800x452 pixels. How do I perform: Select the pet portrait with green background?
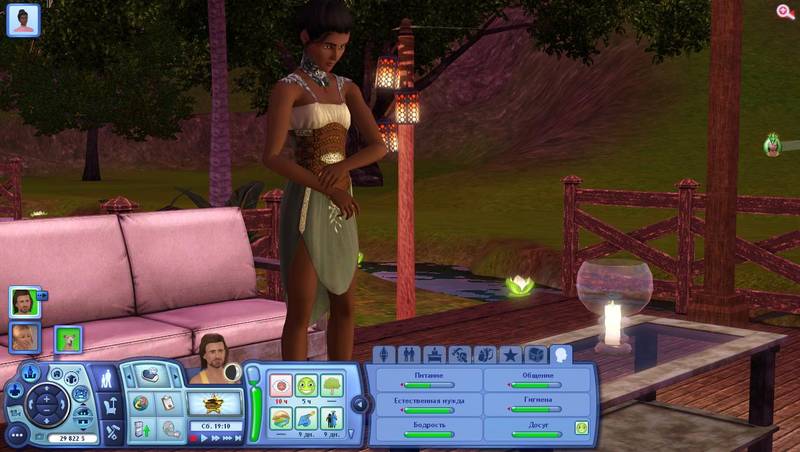pos(68,340)
